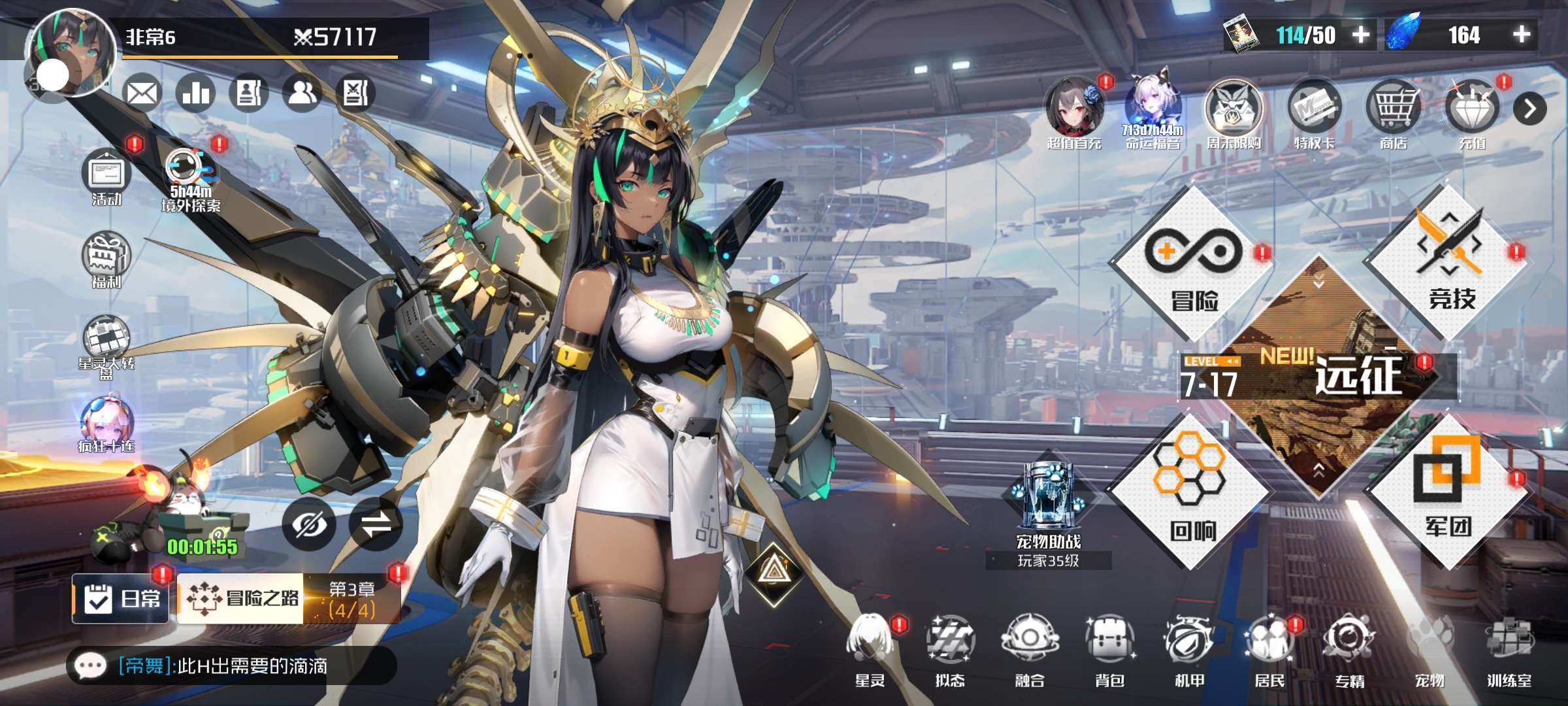Image resolution: width=1568 pixels, height=706 pixels.
Task: Toggle the hide-interface eye button
Action: 309,524
